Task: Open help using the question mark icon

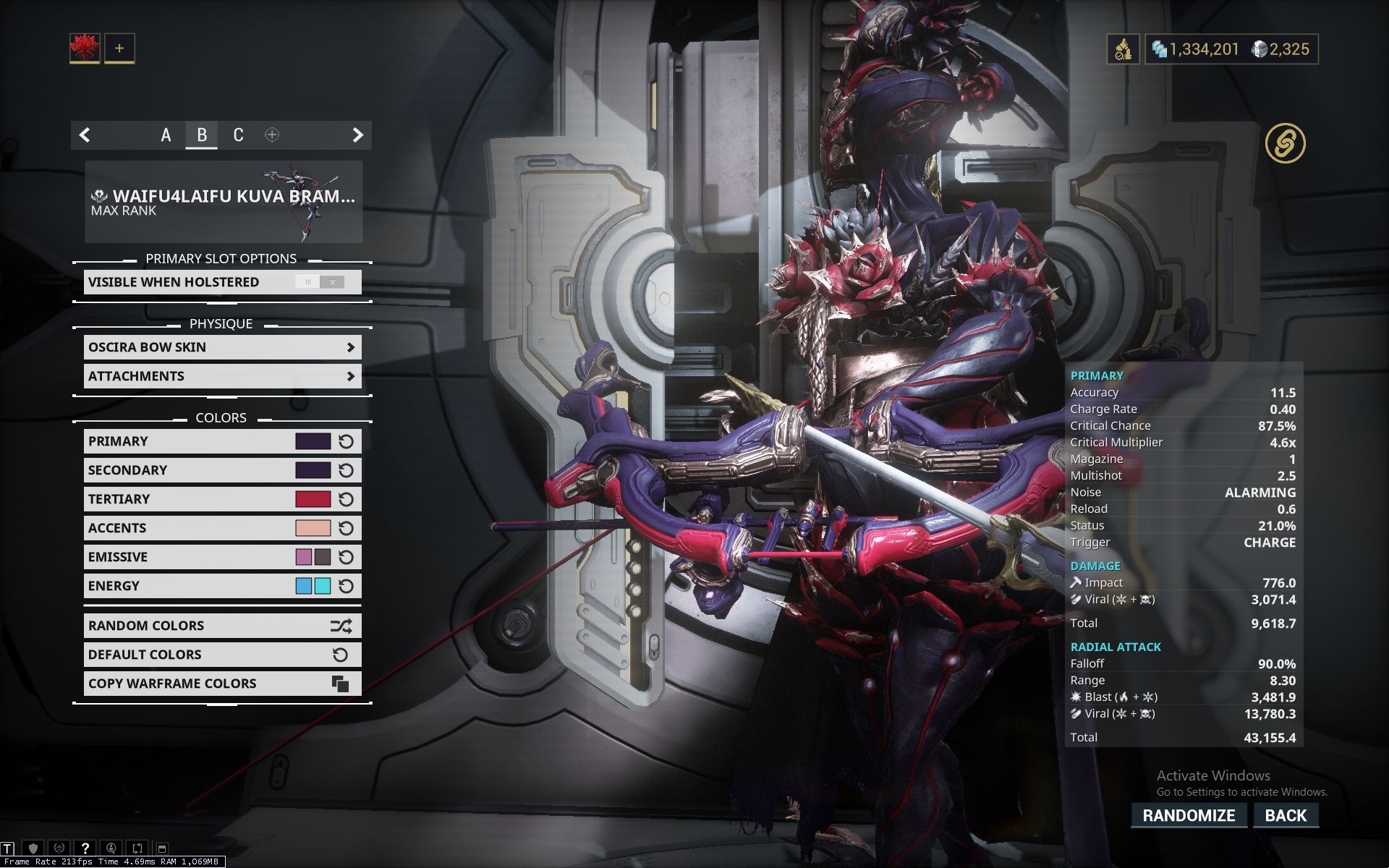Action: click(x=85, y=848)
